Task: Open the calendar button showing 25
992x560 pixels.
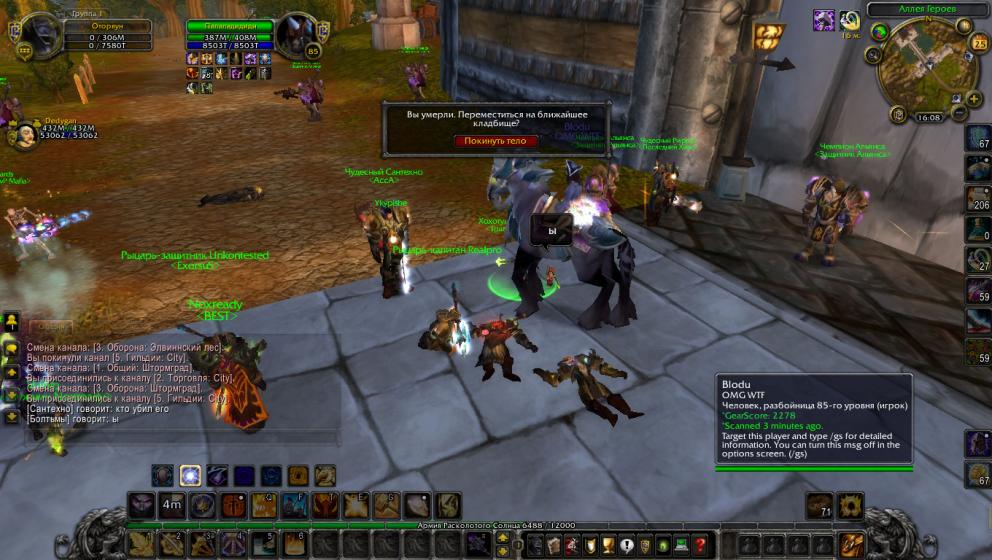Action: (x=978, y=43)
